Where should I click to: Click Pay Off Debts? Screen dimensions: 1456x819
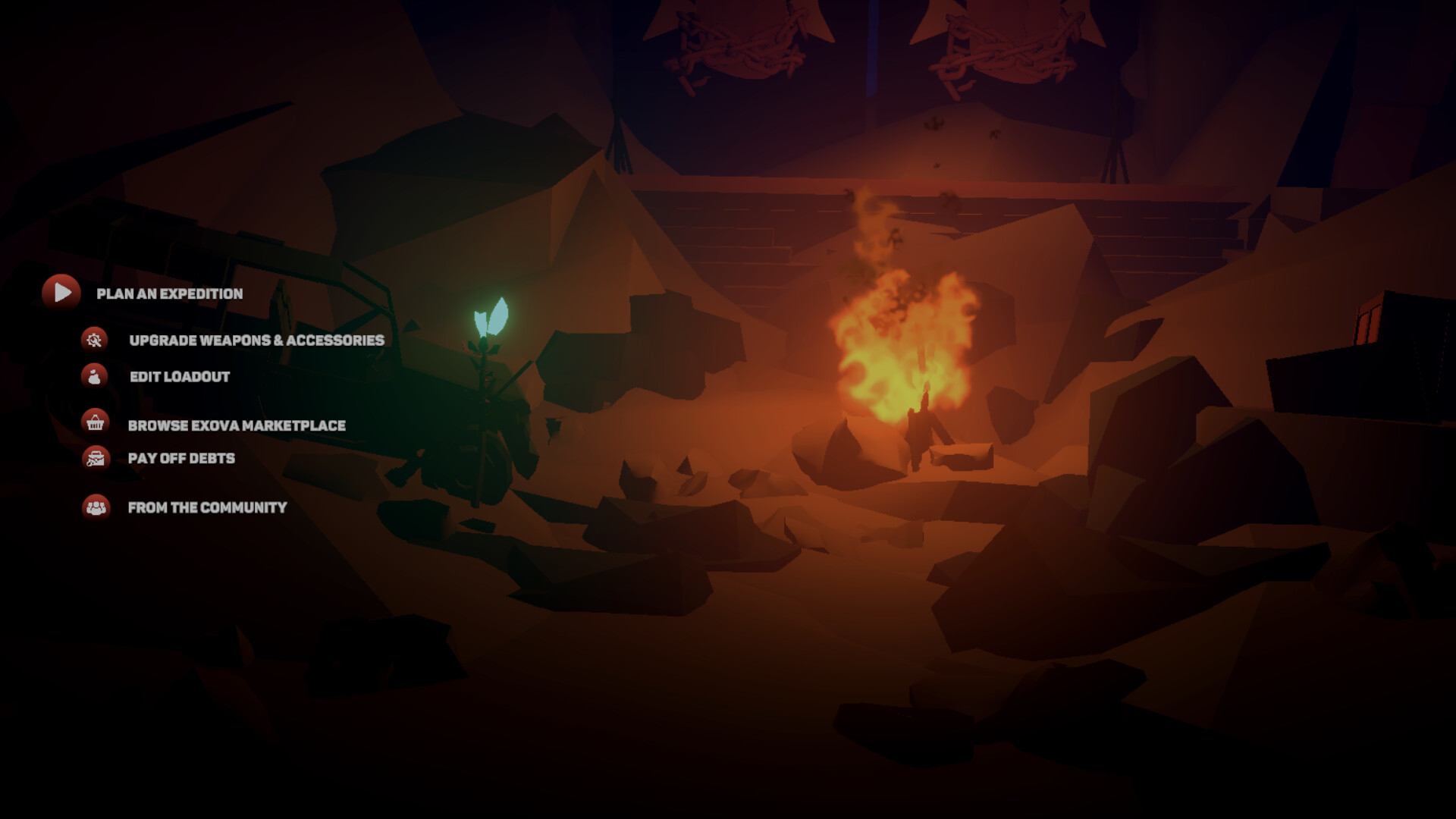[182, 458]
